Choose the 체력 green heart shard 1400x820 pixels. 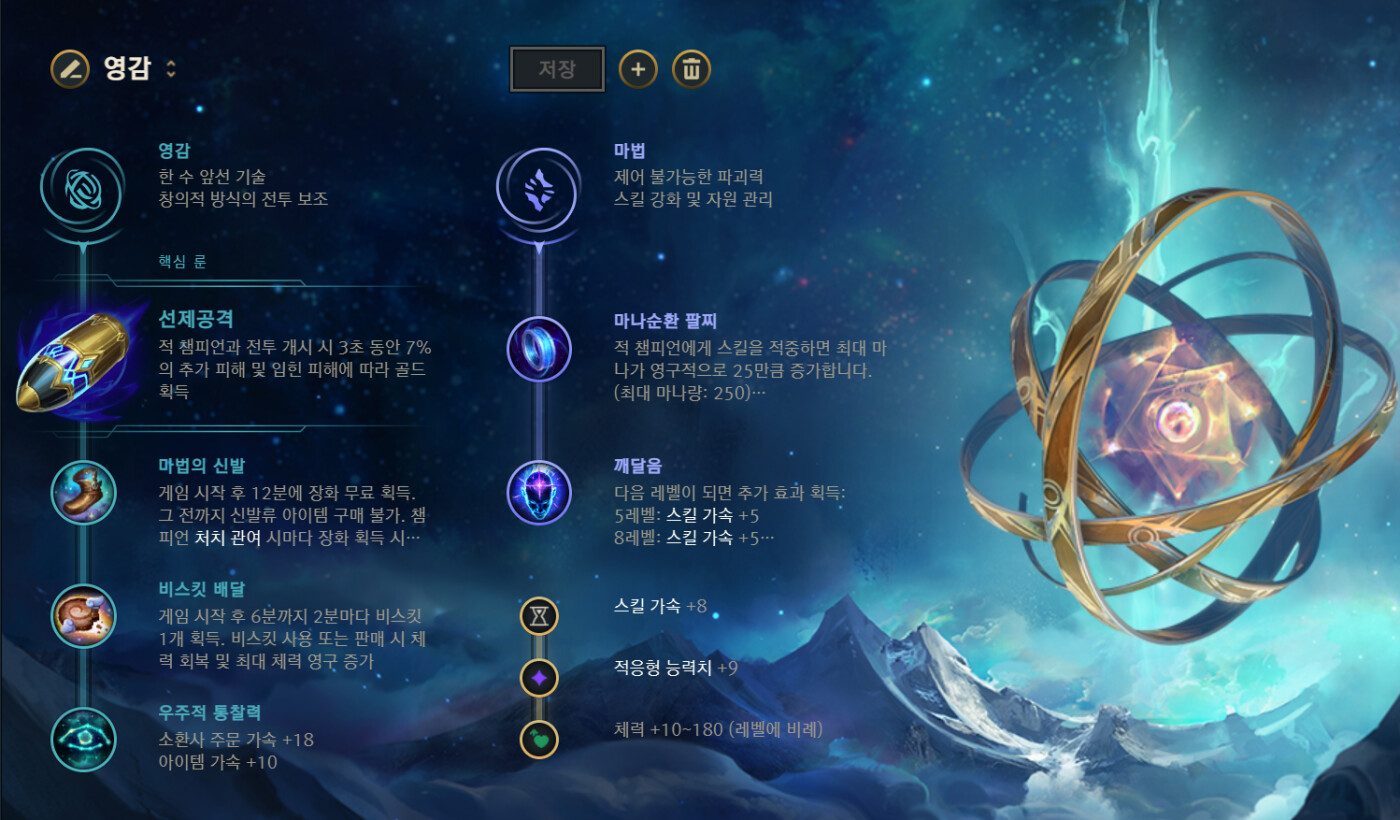539,739
